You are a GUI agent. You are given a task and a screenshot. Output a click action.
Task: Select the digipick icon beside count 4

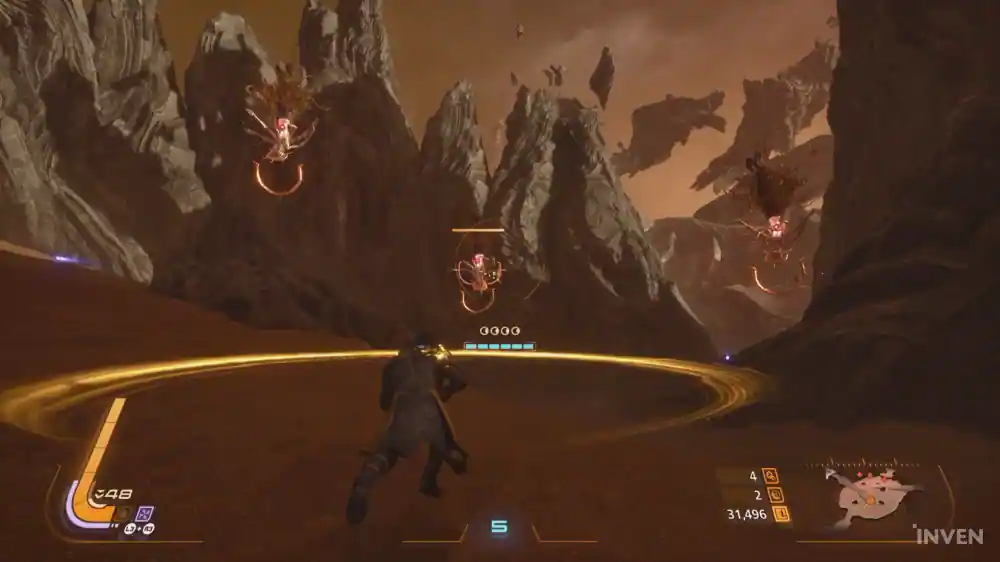[x=770, y=476]
